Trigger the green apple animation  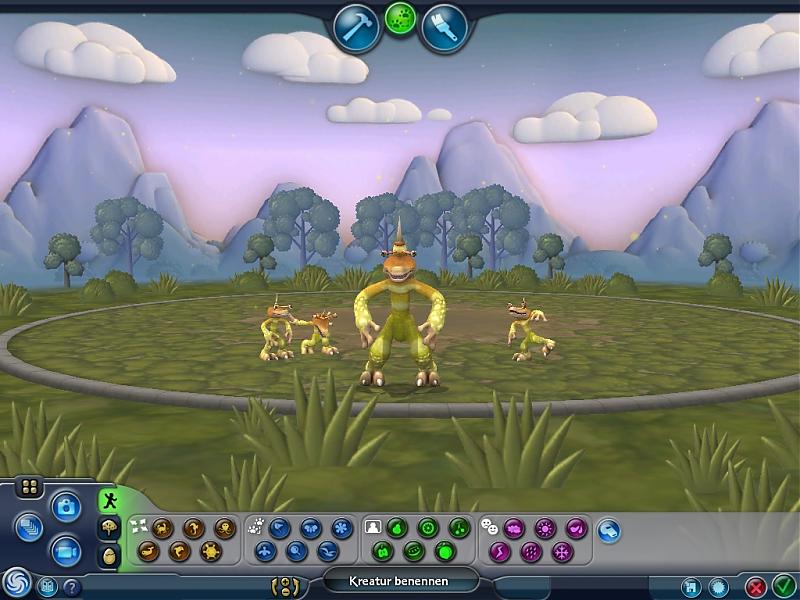[446, 550]
